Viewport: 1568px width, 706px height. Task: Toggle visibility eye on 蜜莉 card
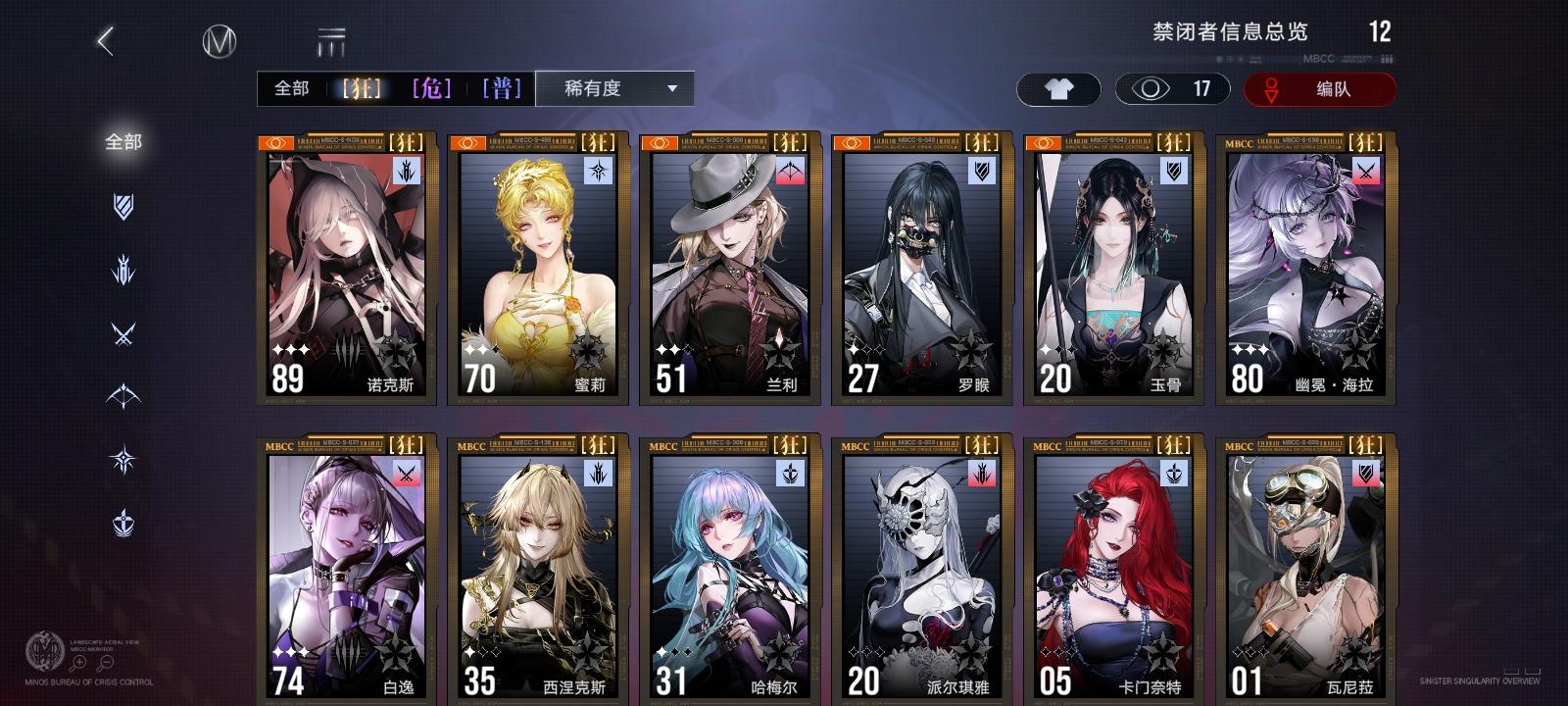tap(465, 141)
